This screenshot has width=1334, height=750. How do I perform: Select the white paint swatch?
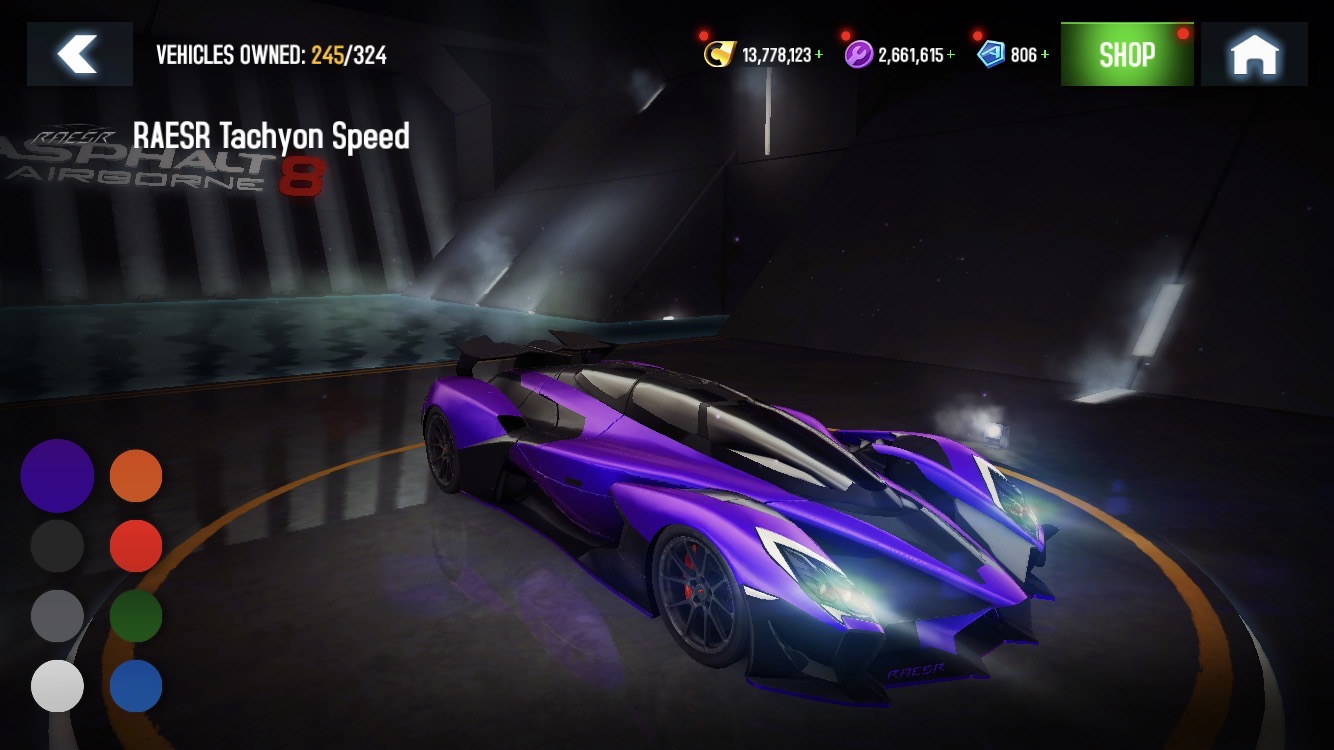(57, 686)
